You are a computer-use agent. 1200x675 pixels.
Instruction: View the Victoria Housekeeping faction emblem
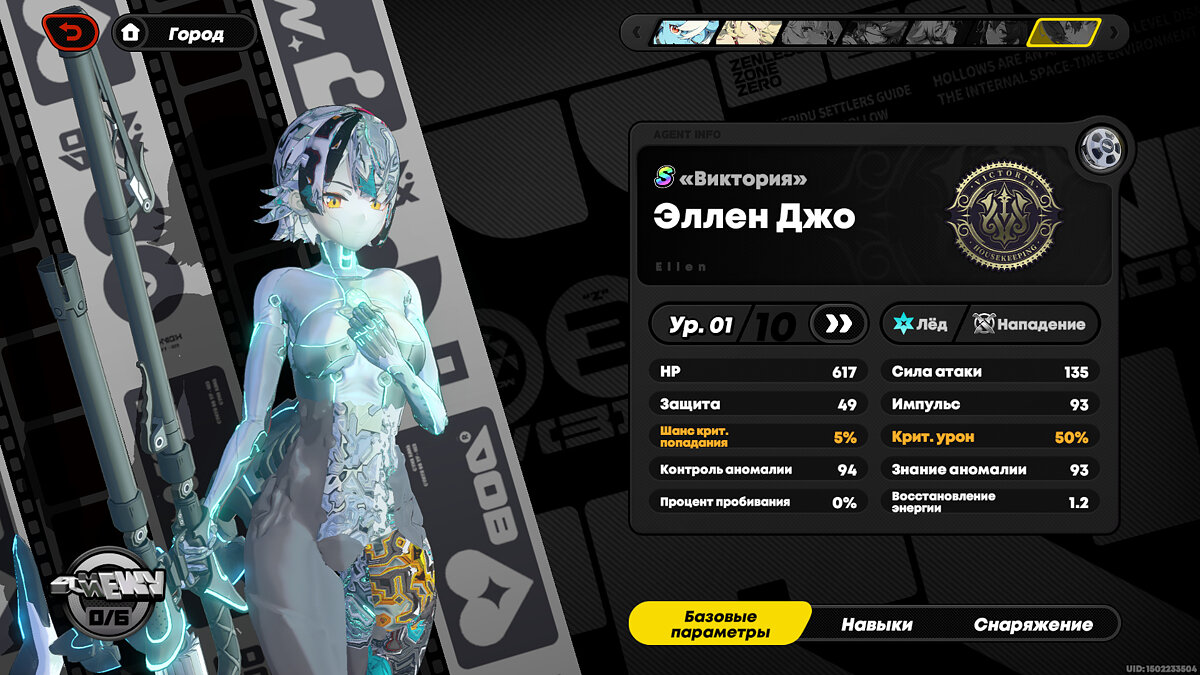[1004, 216]
